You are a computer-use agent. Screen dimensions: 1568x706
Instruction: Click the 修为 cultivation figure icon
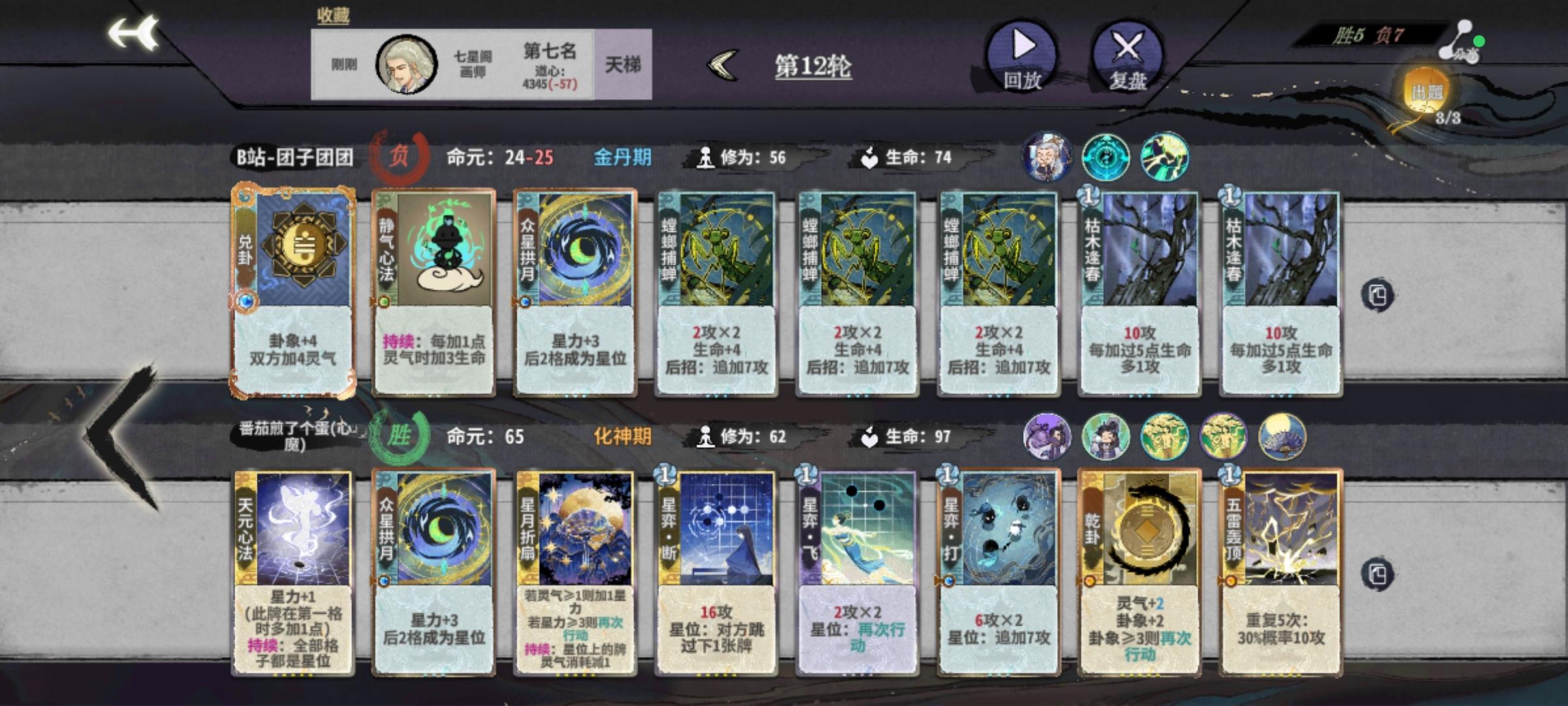coord(705,156)
